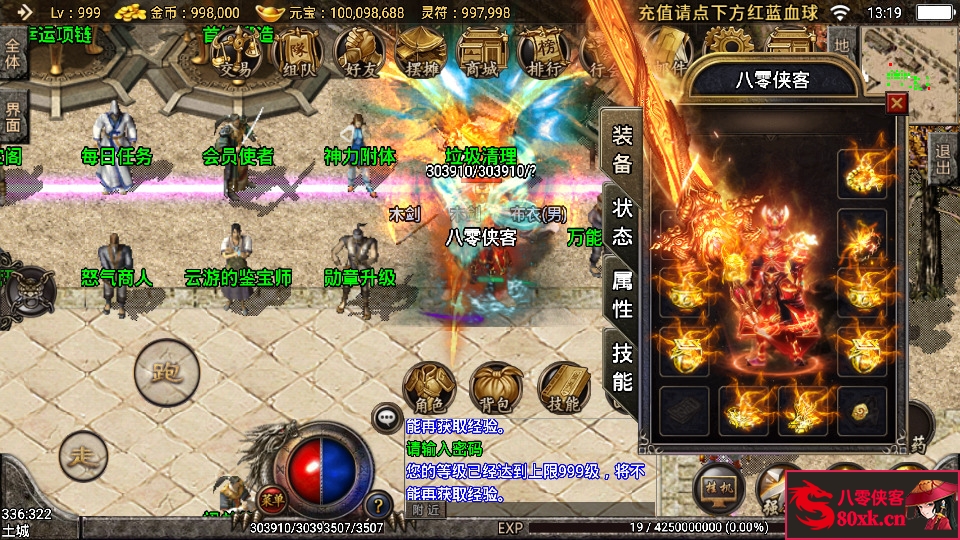This screenshot has width=960, height=540.
Task: Switch to the 装备 equipment tab
Action: (x=622, y=150)
